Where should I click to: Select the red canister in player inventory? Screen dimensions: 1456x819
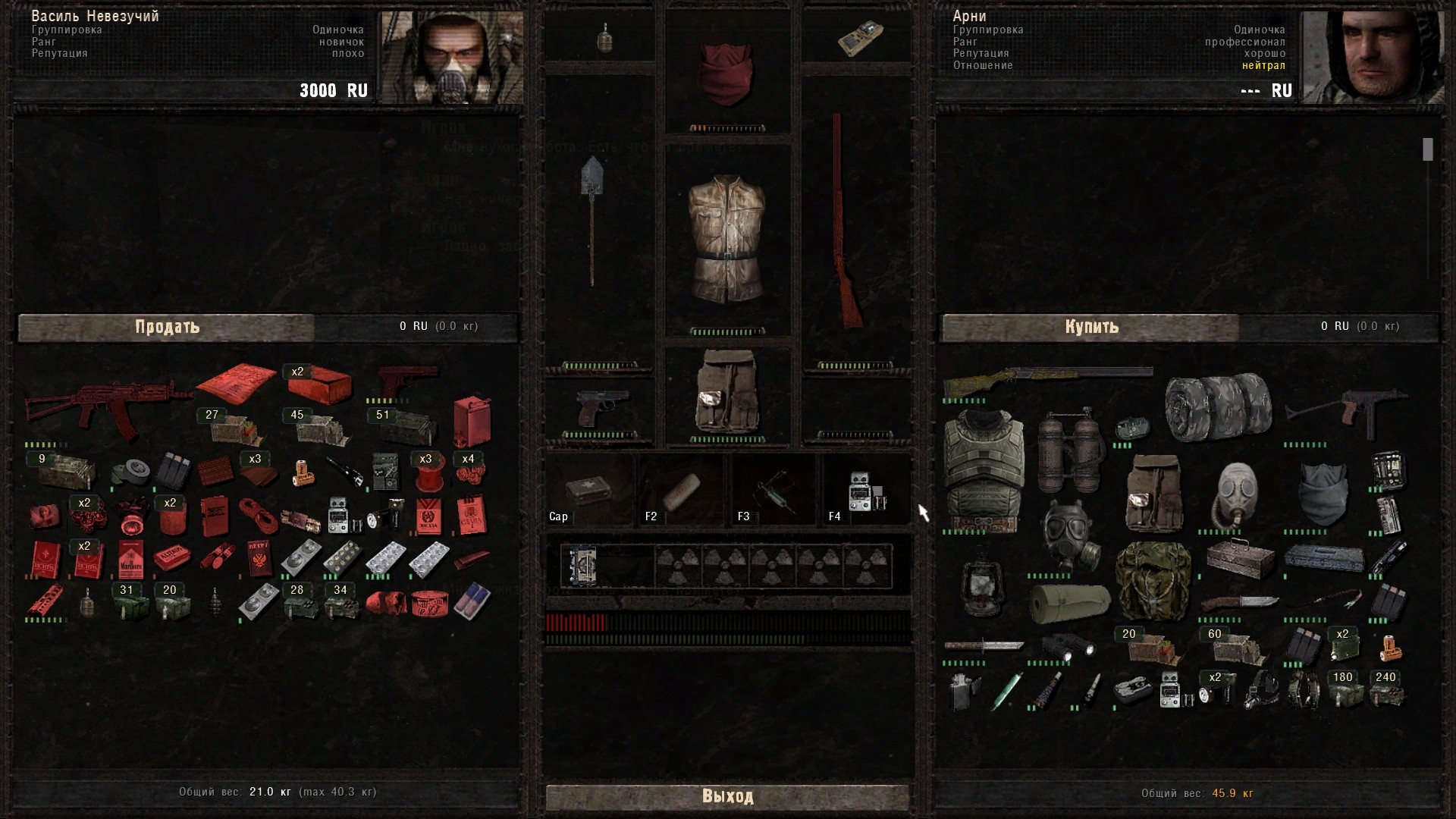[x=472, y=421]
